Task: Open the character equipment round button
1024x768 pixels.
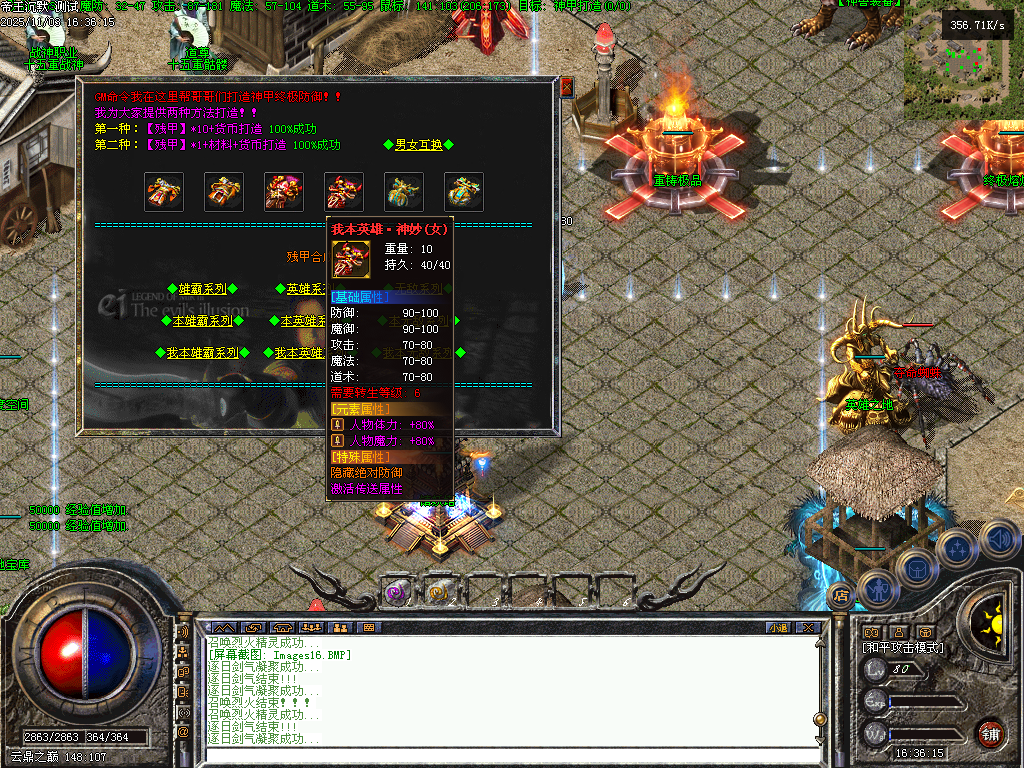Action: coord(876,588)
